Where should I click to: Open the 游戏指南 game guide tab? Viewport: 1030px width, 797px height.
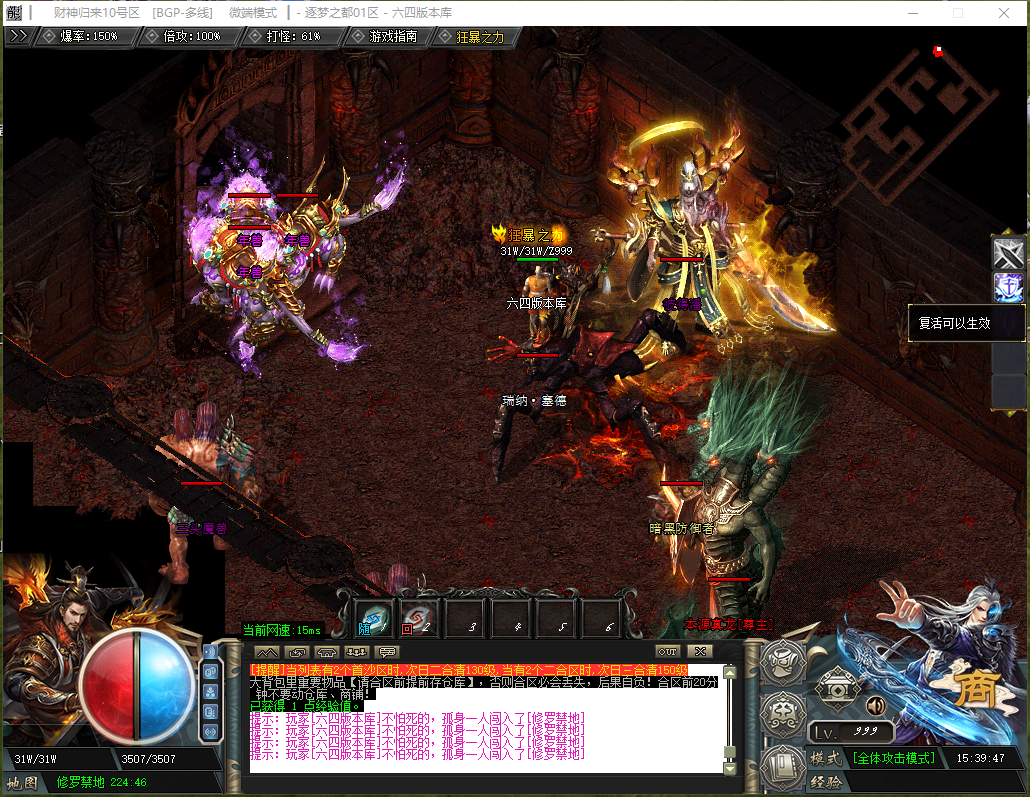pyautogui.click(x=394, y=37)
